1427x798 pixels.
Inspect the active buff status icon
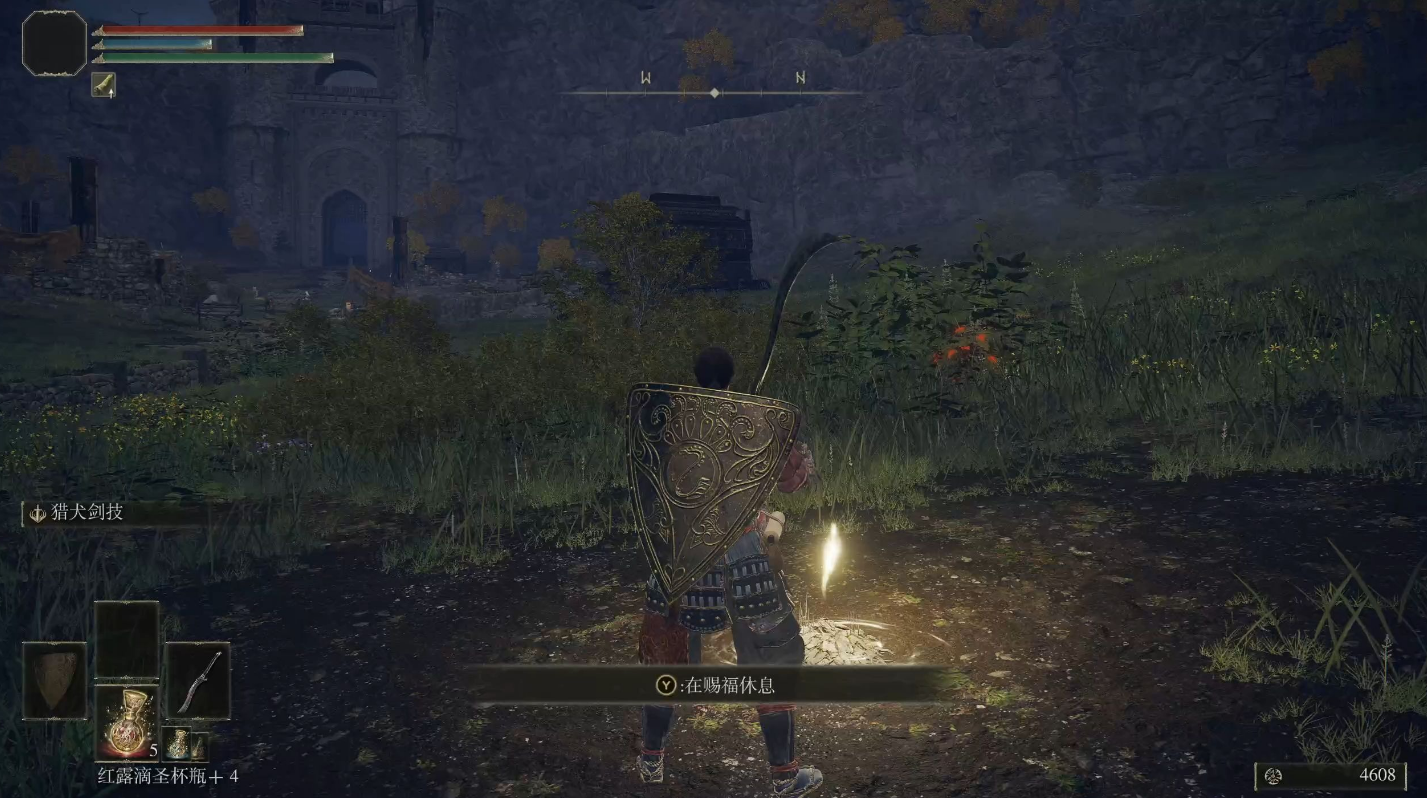[x=103, y=85]
